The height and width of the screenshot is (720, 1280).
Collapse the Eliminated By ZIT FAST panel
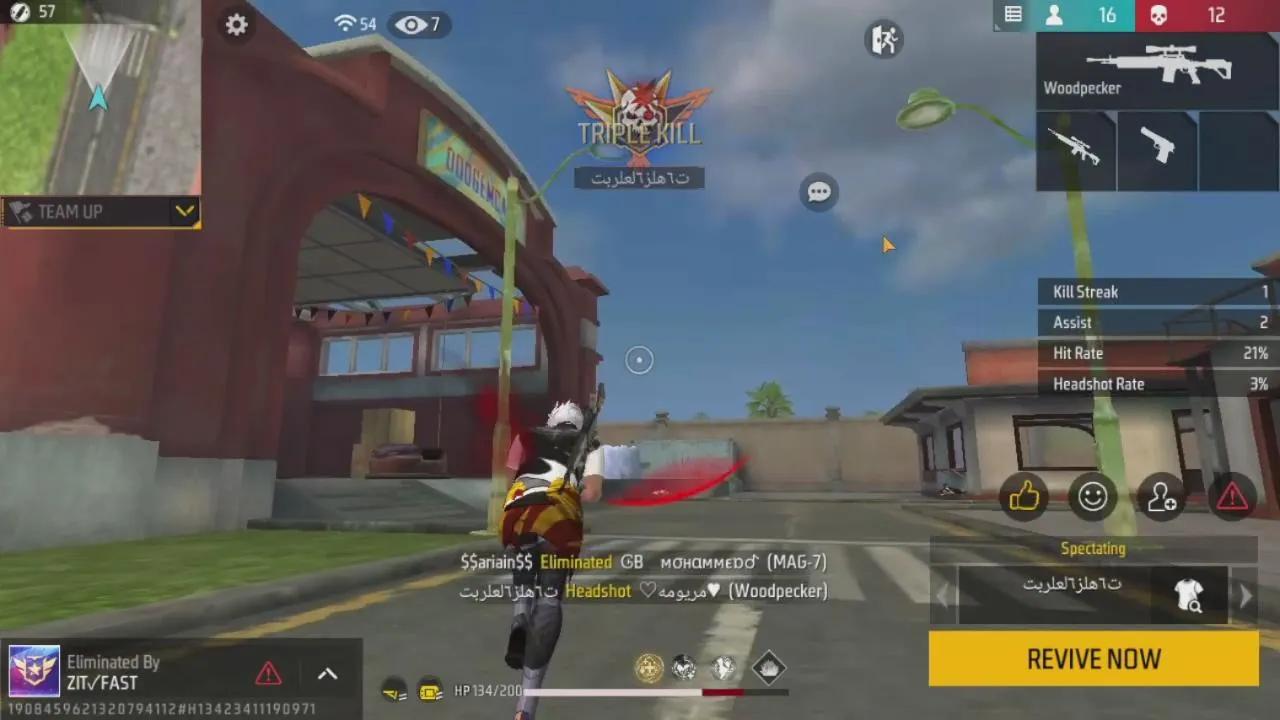[327, 673]
